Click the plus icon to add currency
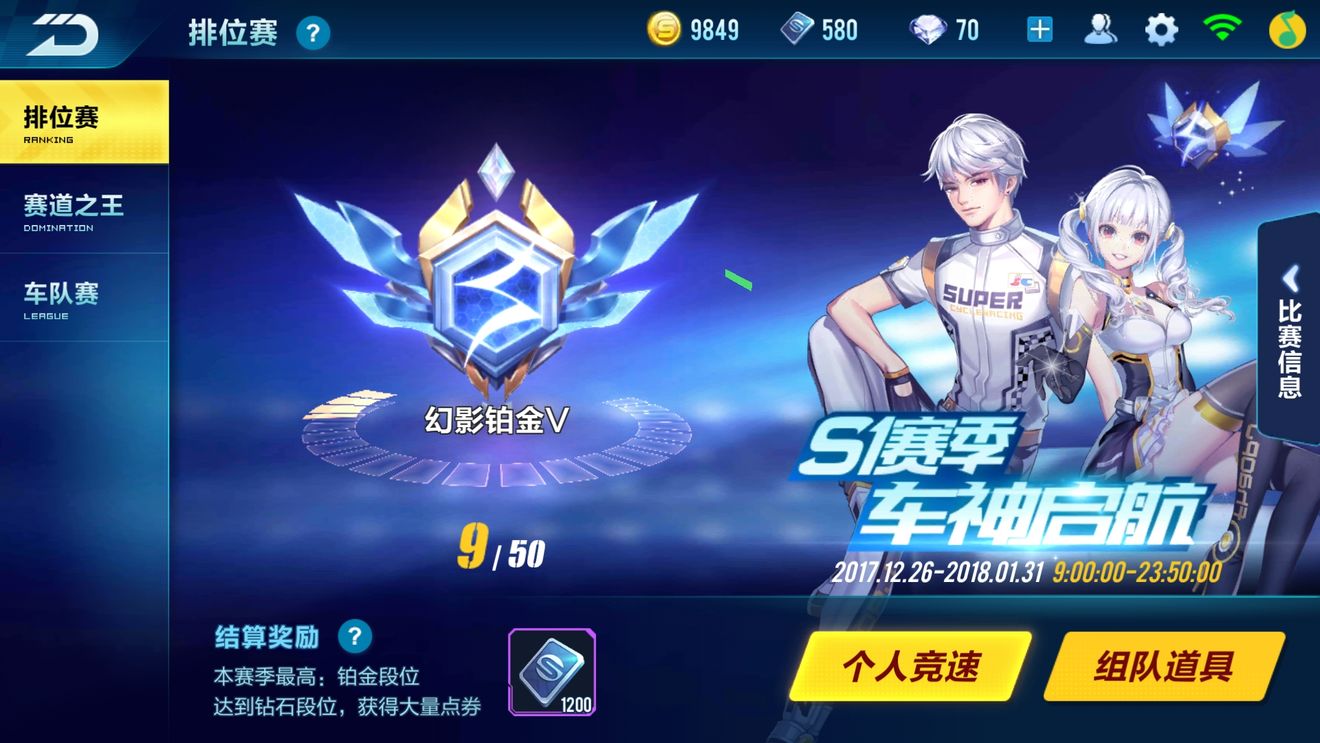1320x743 pixels. click(x=1040, y=29)
